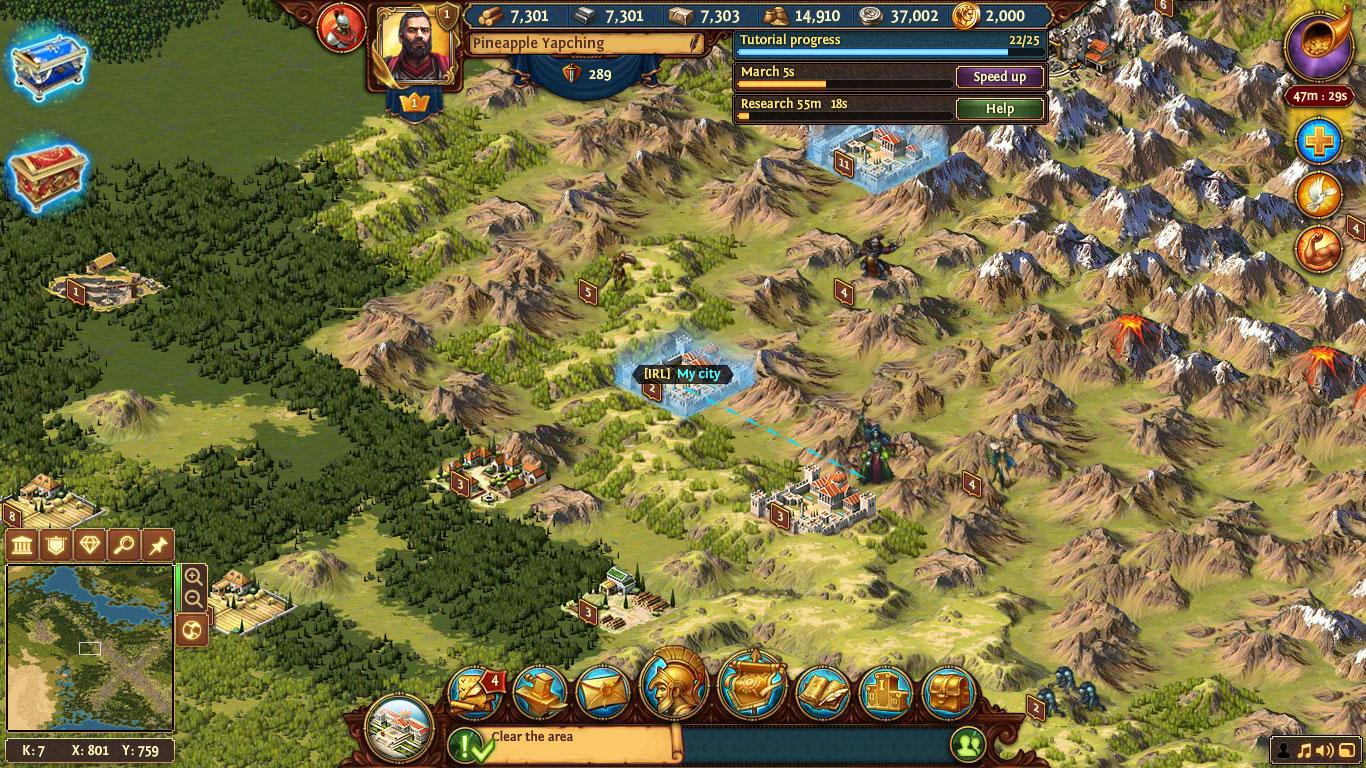Screen dimensions: 1366x768
Task: Speed up the march
Action: (999, 77)
